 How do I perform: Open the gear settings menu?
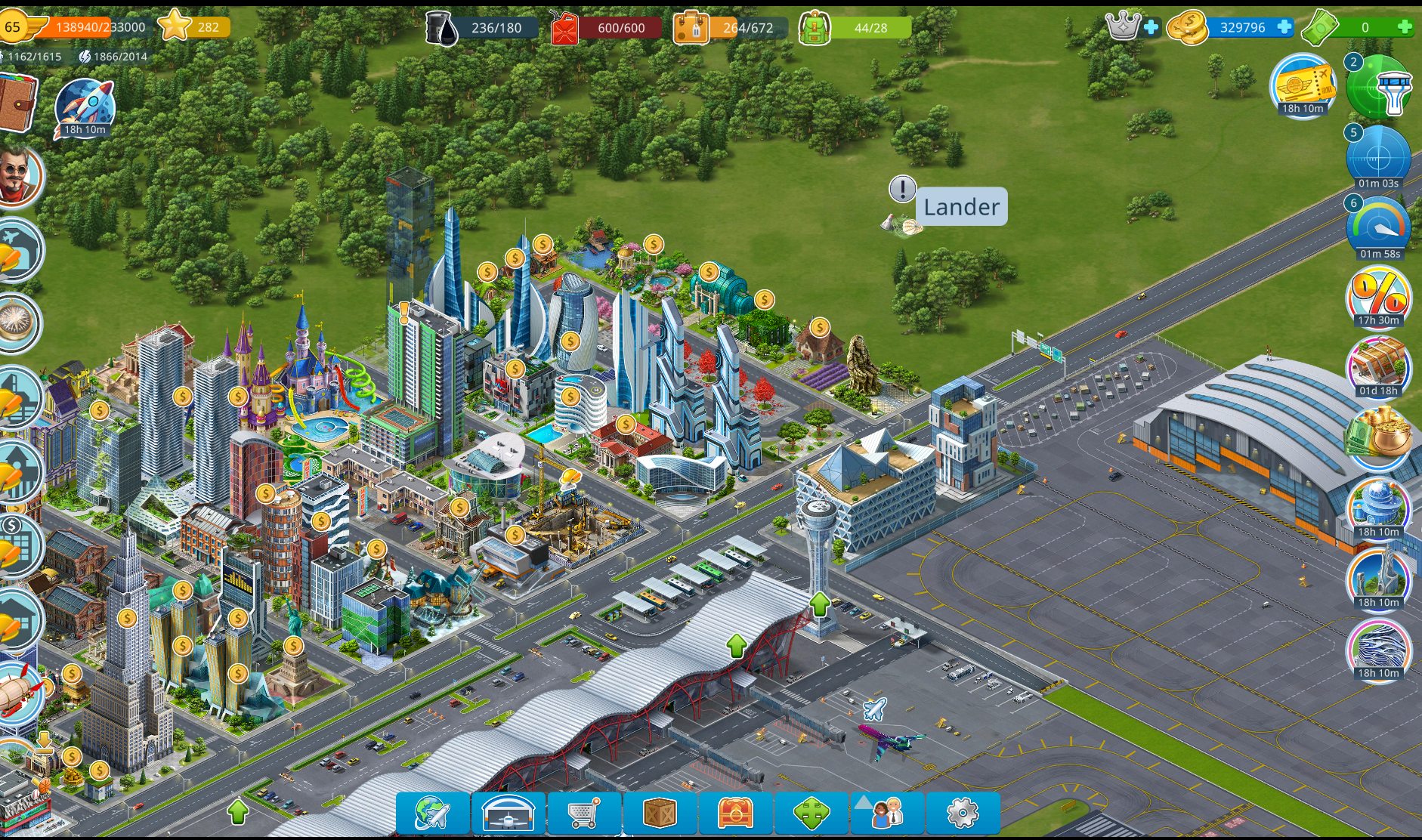click(963, 814)
